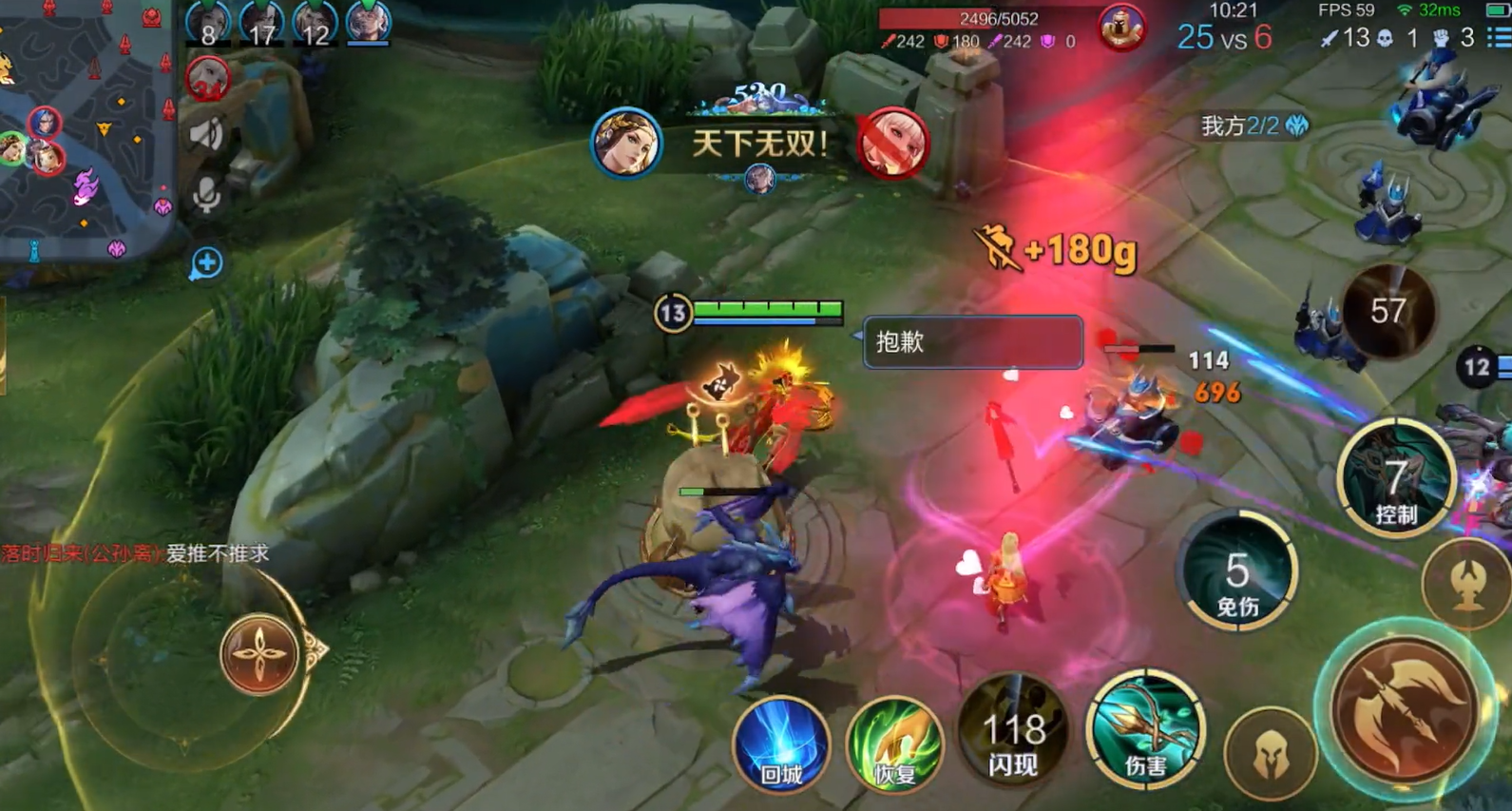Cast the 控制 control skill
The width and height of the screenshot is (1512, 811).
click(1395, 480)
